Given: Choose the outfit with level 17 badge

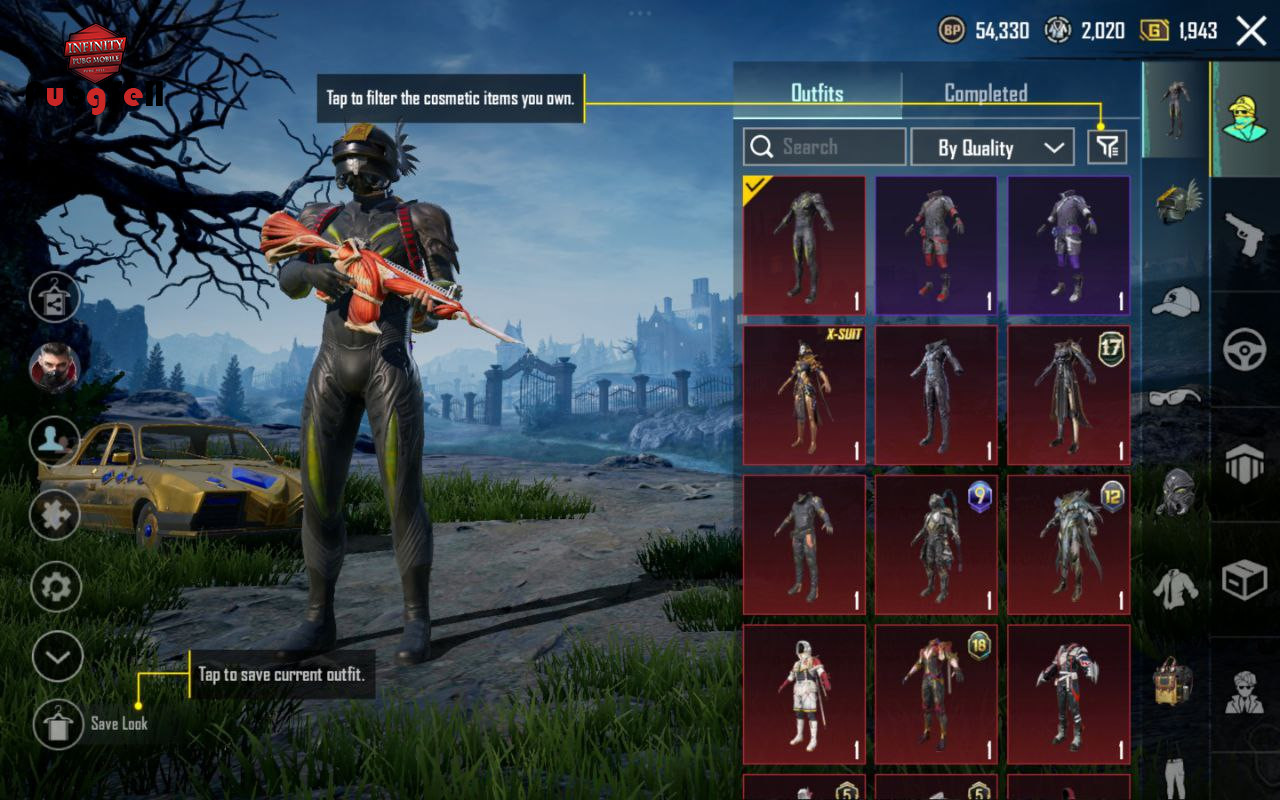Looking at the screenshot, I should (x=1068, y=395).
